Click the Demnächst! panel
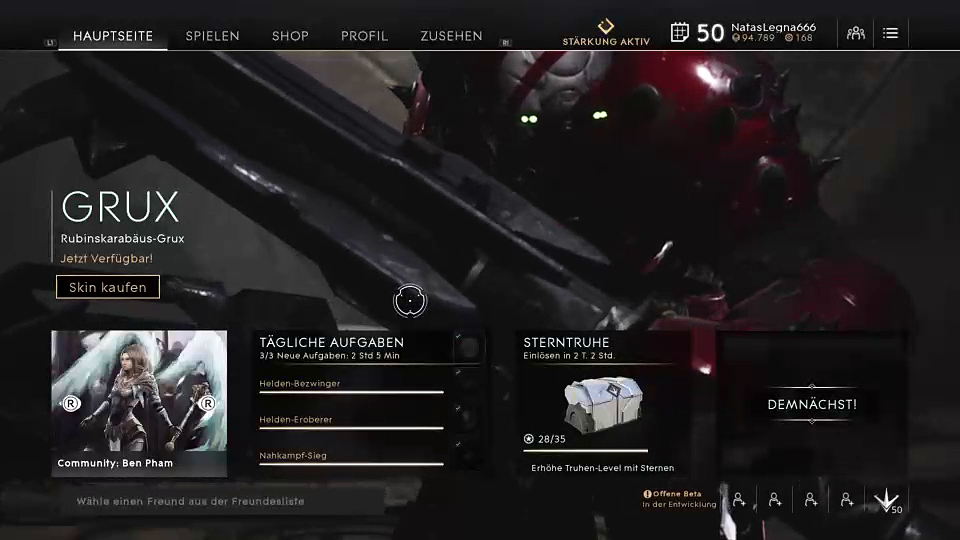The image size is (960, 540). (811, 404)
